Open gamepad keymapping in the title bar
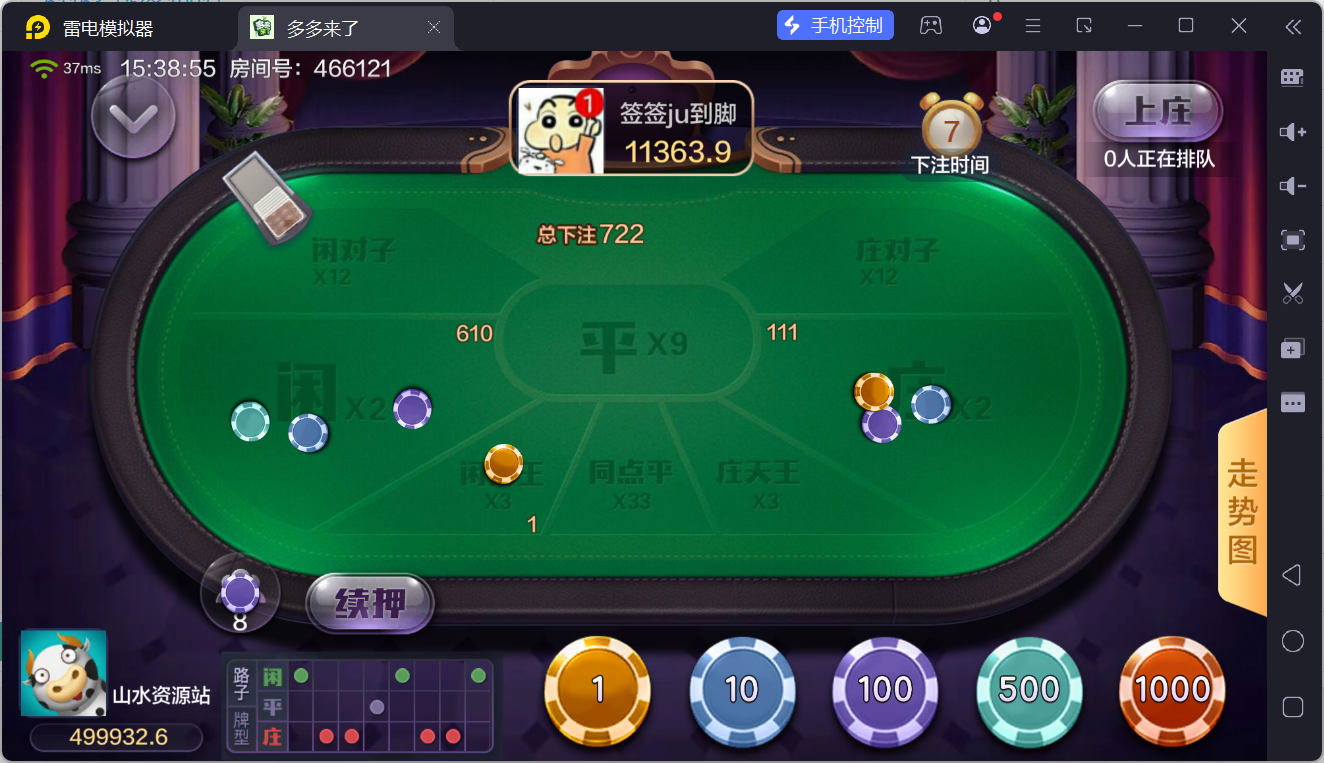 (x=931, y=25)
